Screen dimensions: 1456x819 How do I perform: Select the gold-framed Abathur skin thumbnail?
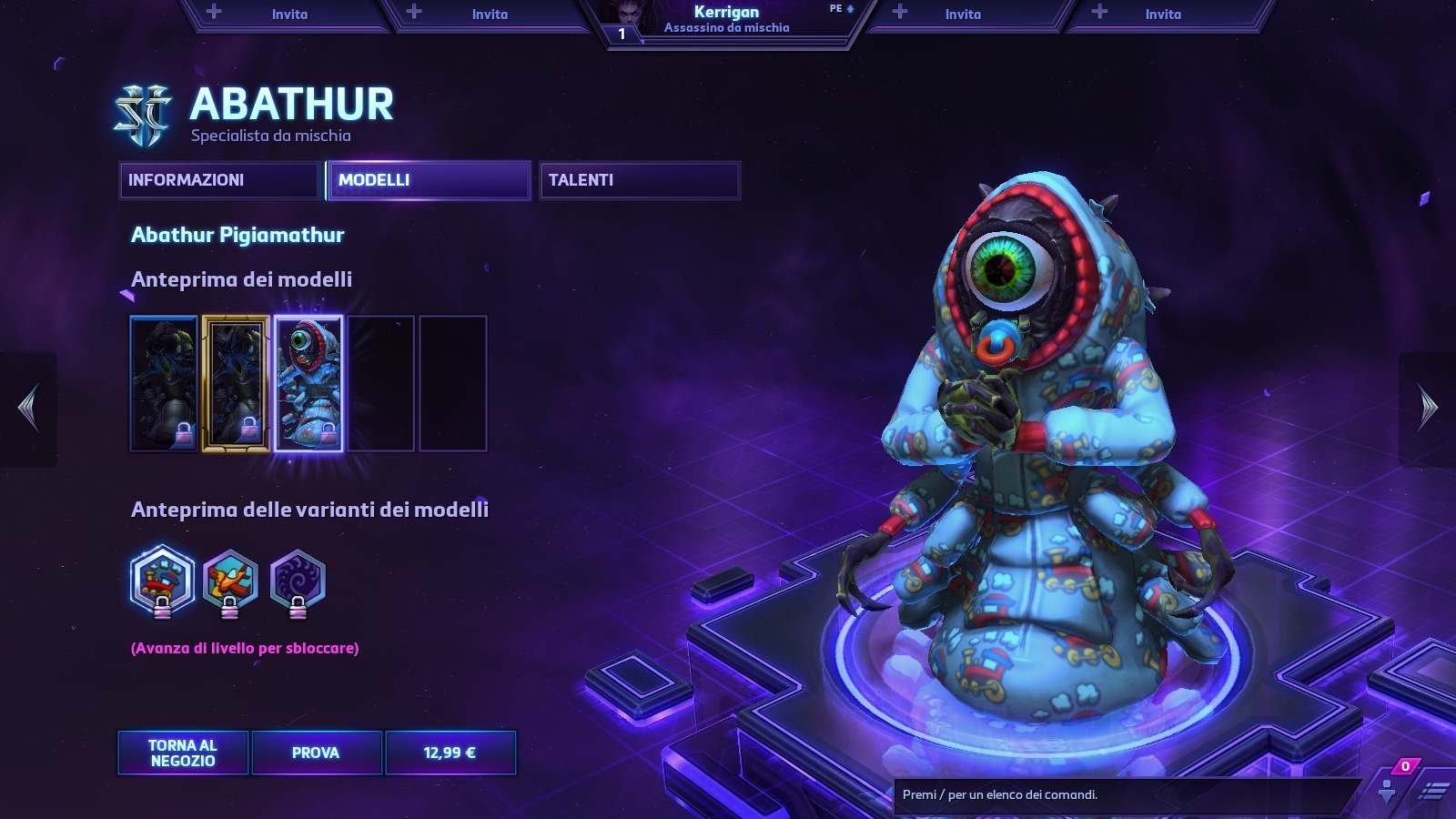pos(236,383)
